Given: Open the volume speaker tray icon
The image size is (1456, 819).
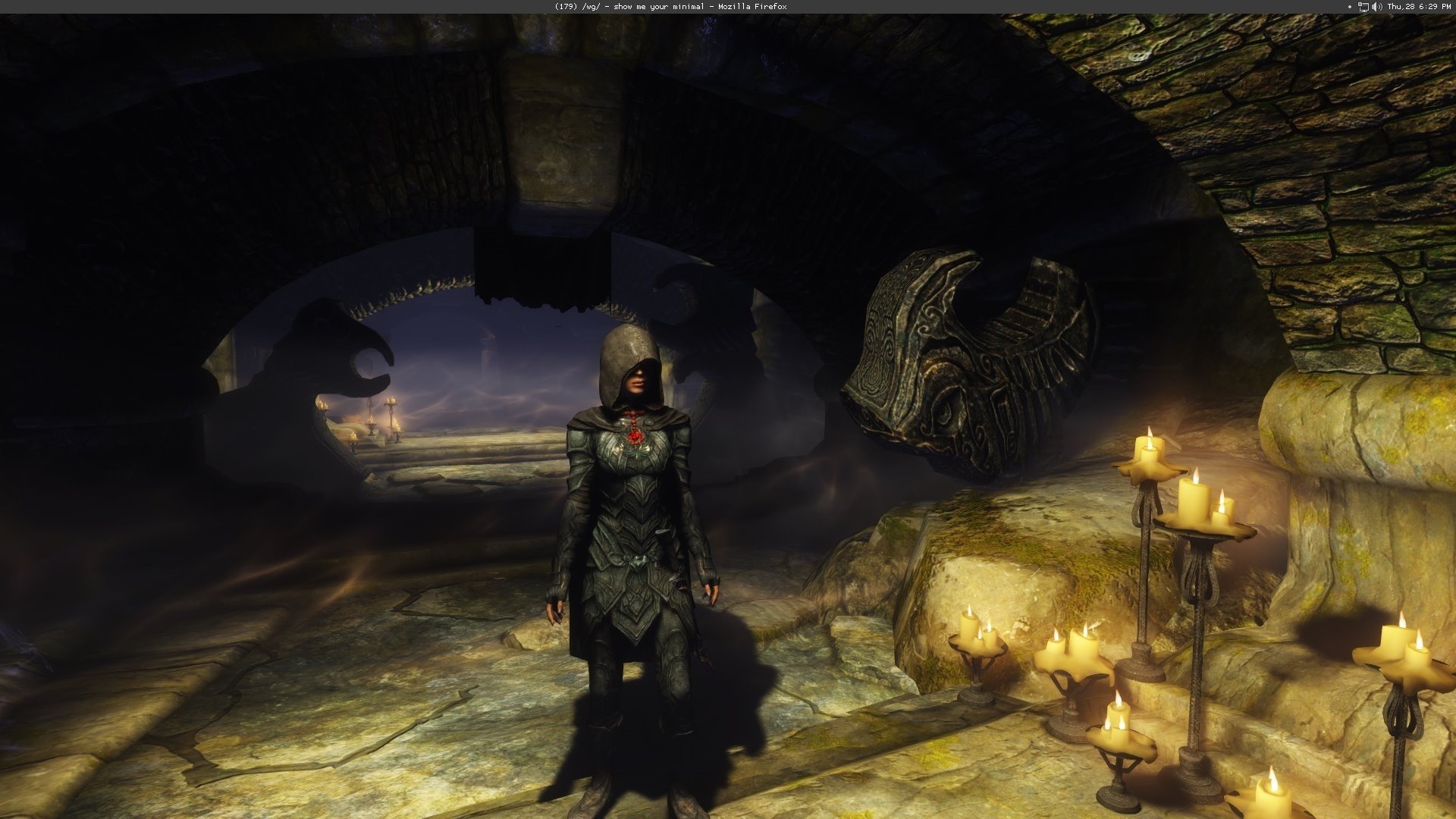Looking at the screenshot, I should coord(1376,7).
